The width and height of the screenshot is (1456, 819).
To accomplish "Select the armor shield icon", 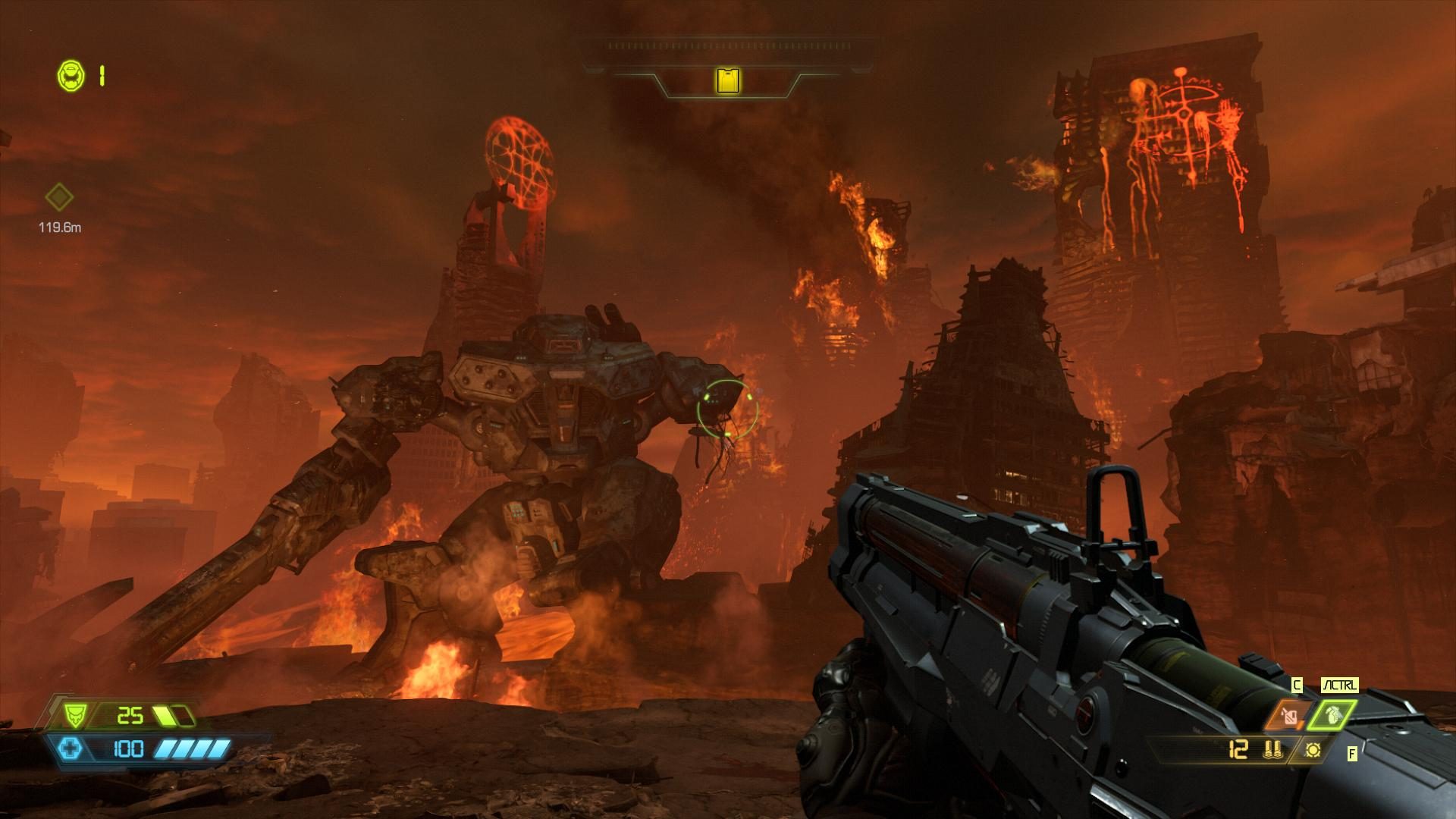I will (74, 716).
